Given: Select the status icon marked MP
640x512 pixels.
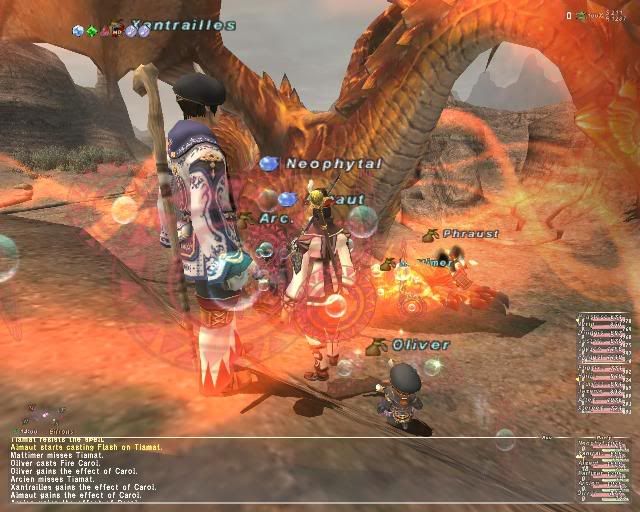Looking at the screenshot, I should click(x=118, y=31).
